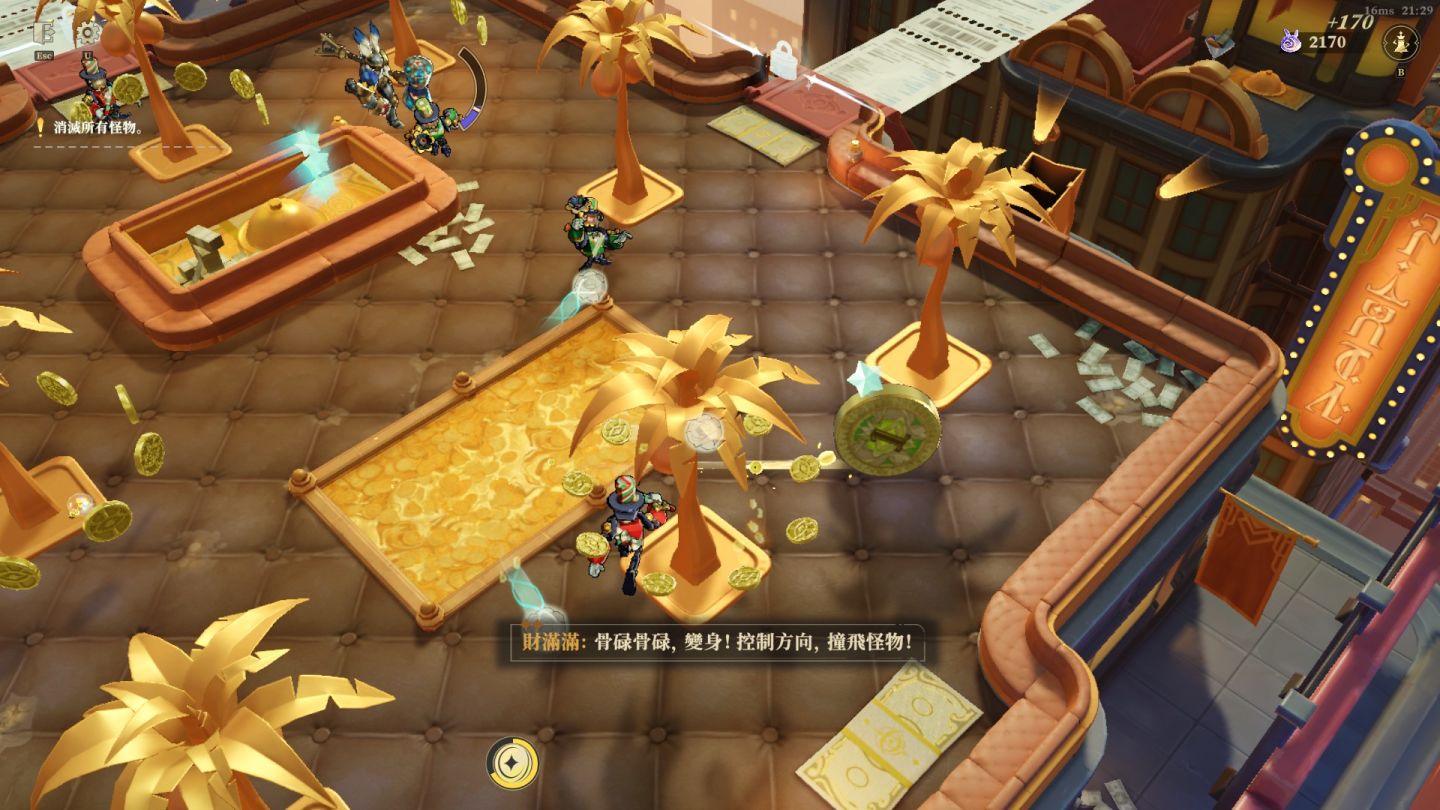Open the gear settings menu

(x=87, y=33)
